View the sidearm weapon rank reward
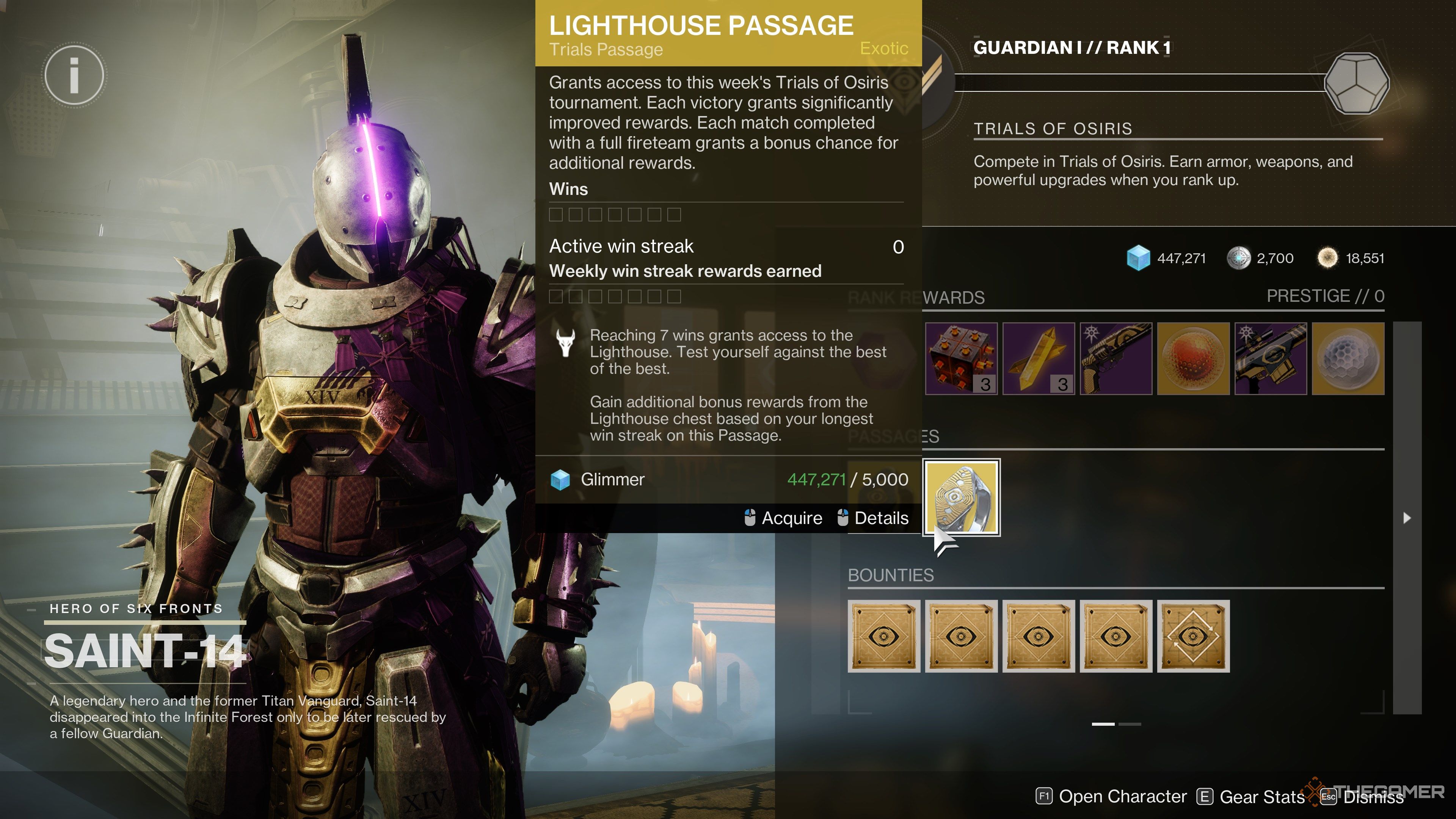Screen dimensions: 1456x819 pyautogui.click(x=1116, y=358)
